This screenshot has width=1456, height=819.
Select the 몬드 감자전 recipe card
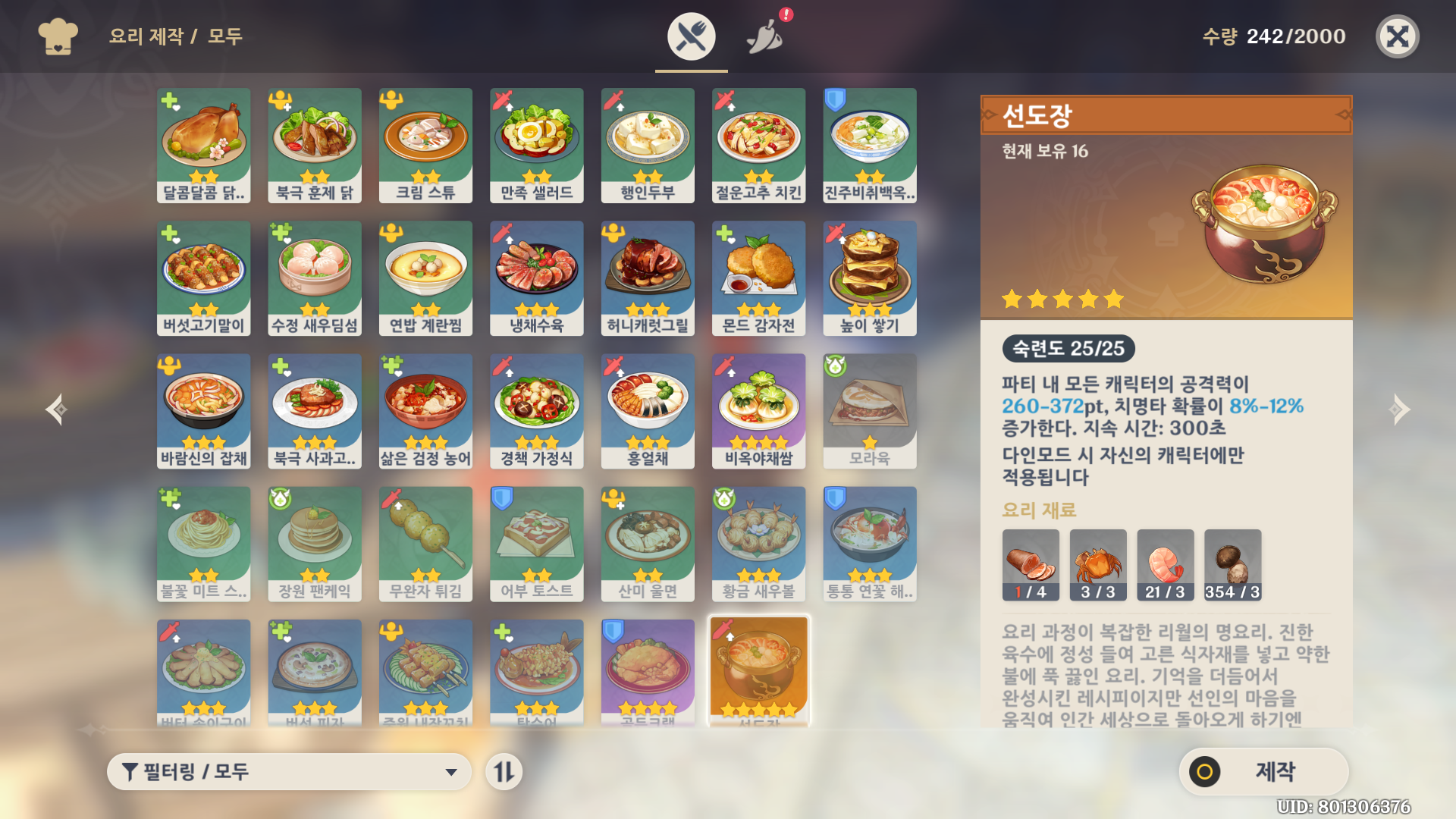[758, 278]
